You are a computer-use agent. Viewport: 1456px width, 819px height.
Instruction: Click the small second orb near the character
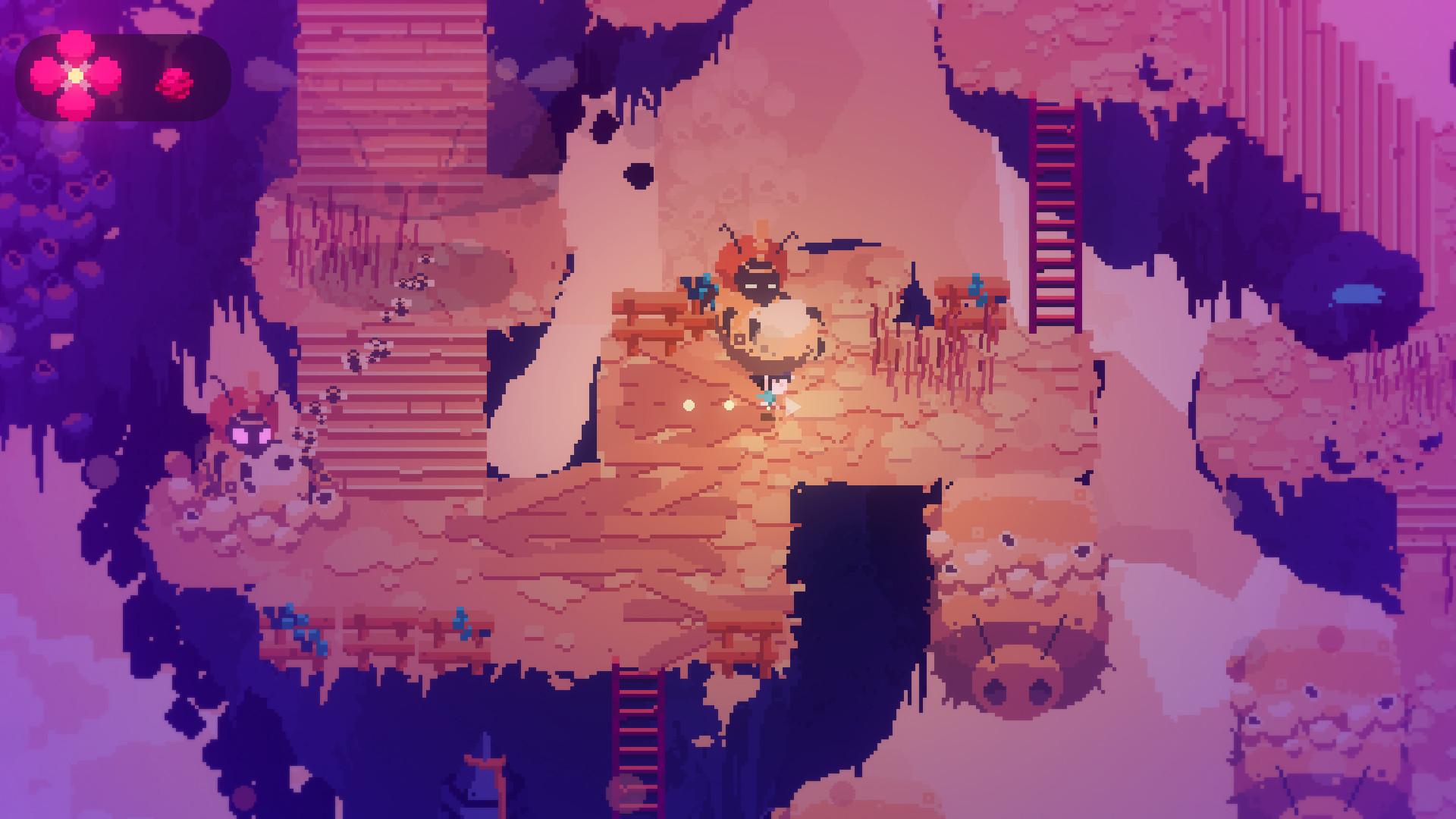point(730,403)
